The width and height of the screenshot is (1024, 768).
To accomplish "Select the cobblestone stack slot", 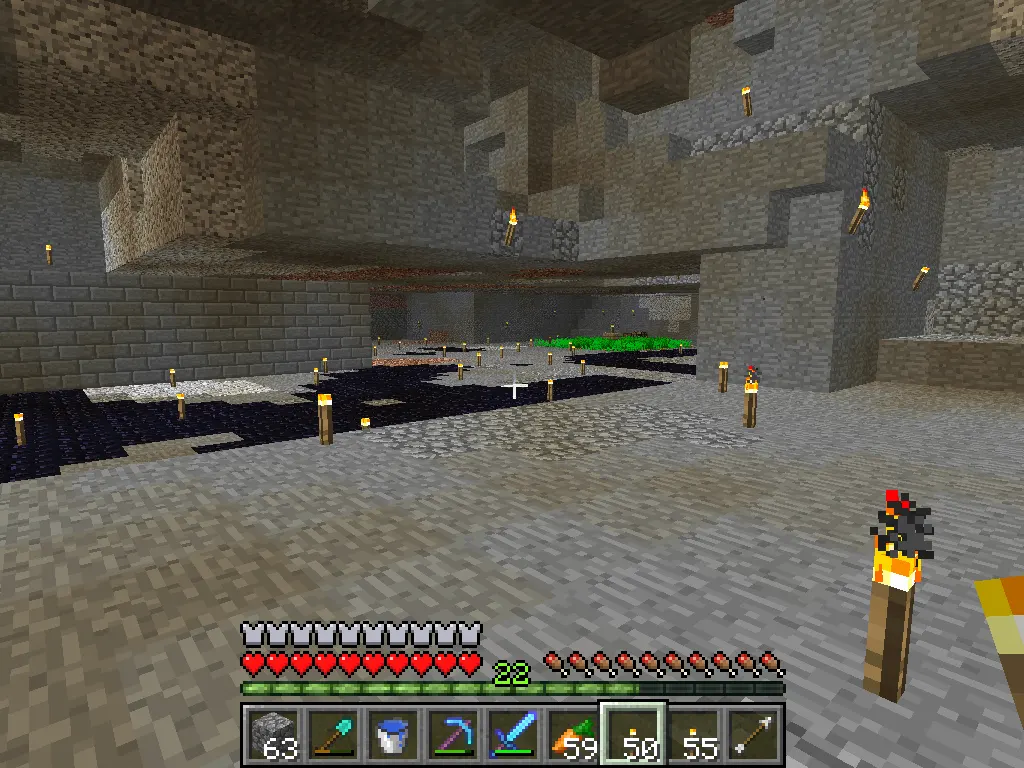I will coord(272,735).
